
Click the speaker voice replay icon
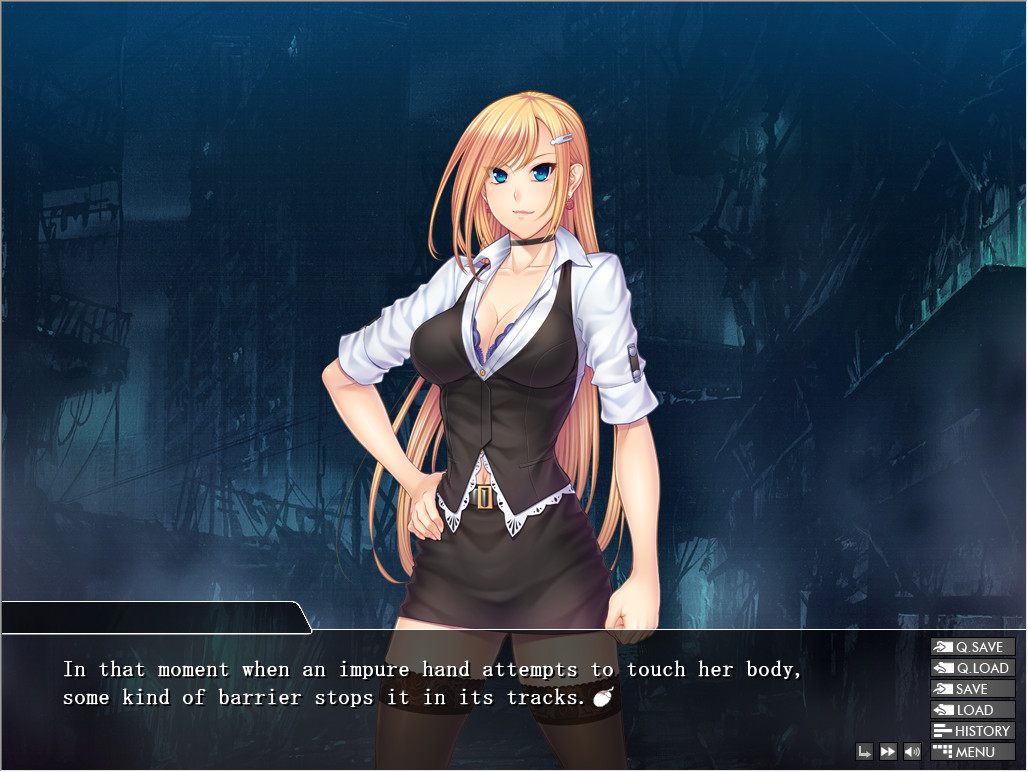[912, 752]
